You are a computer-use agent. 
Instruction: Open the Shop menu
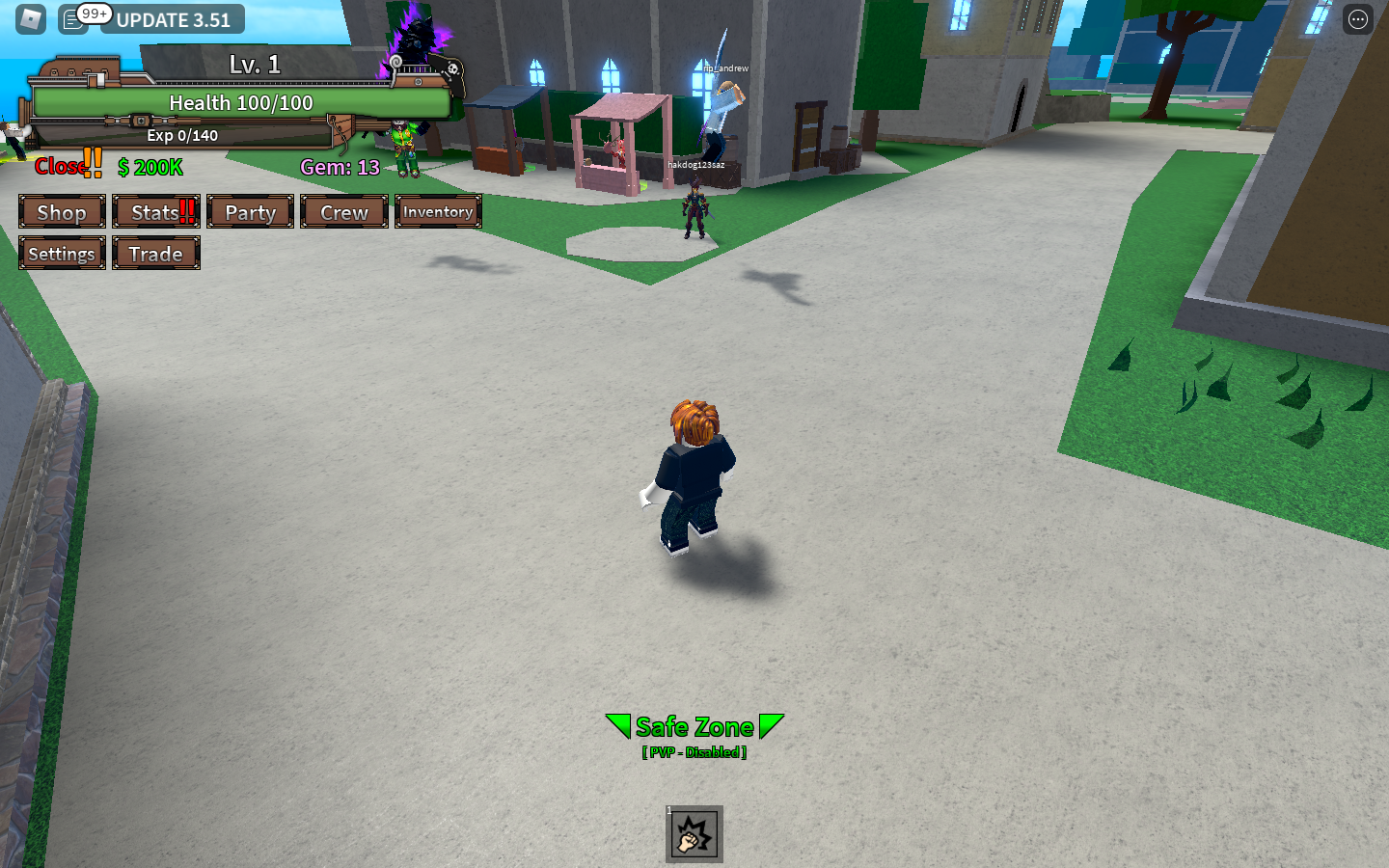pyautogui.click(x=62, y=211)
